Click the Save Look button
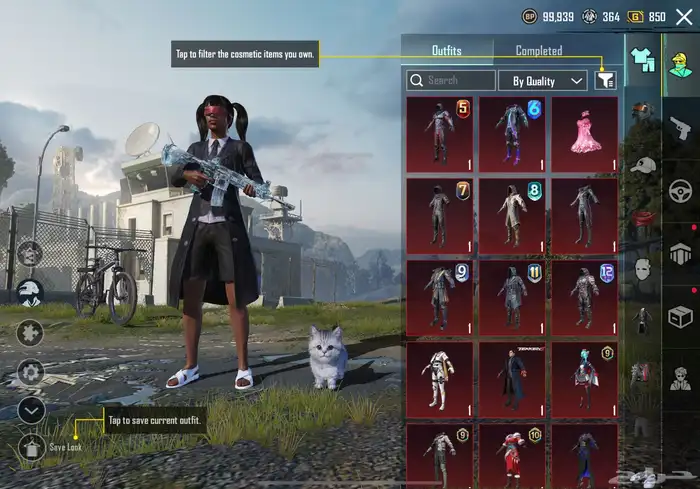Screen dimensions: 700x489 tap(31, 446)
